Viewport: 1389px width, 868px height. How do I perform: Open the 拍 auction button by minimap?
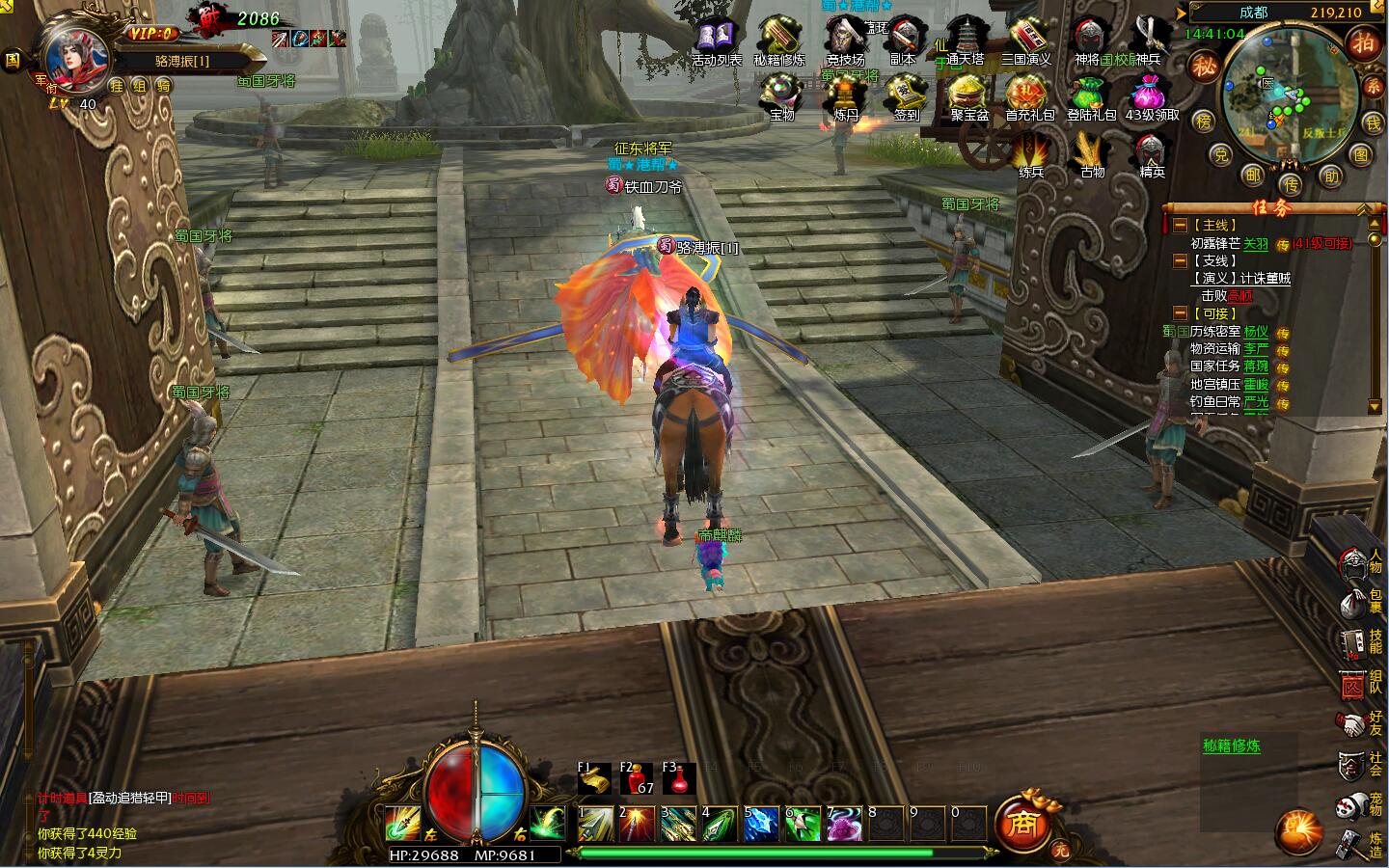[1363, 43]
